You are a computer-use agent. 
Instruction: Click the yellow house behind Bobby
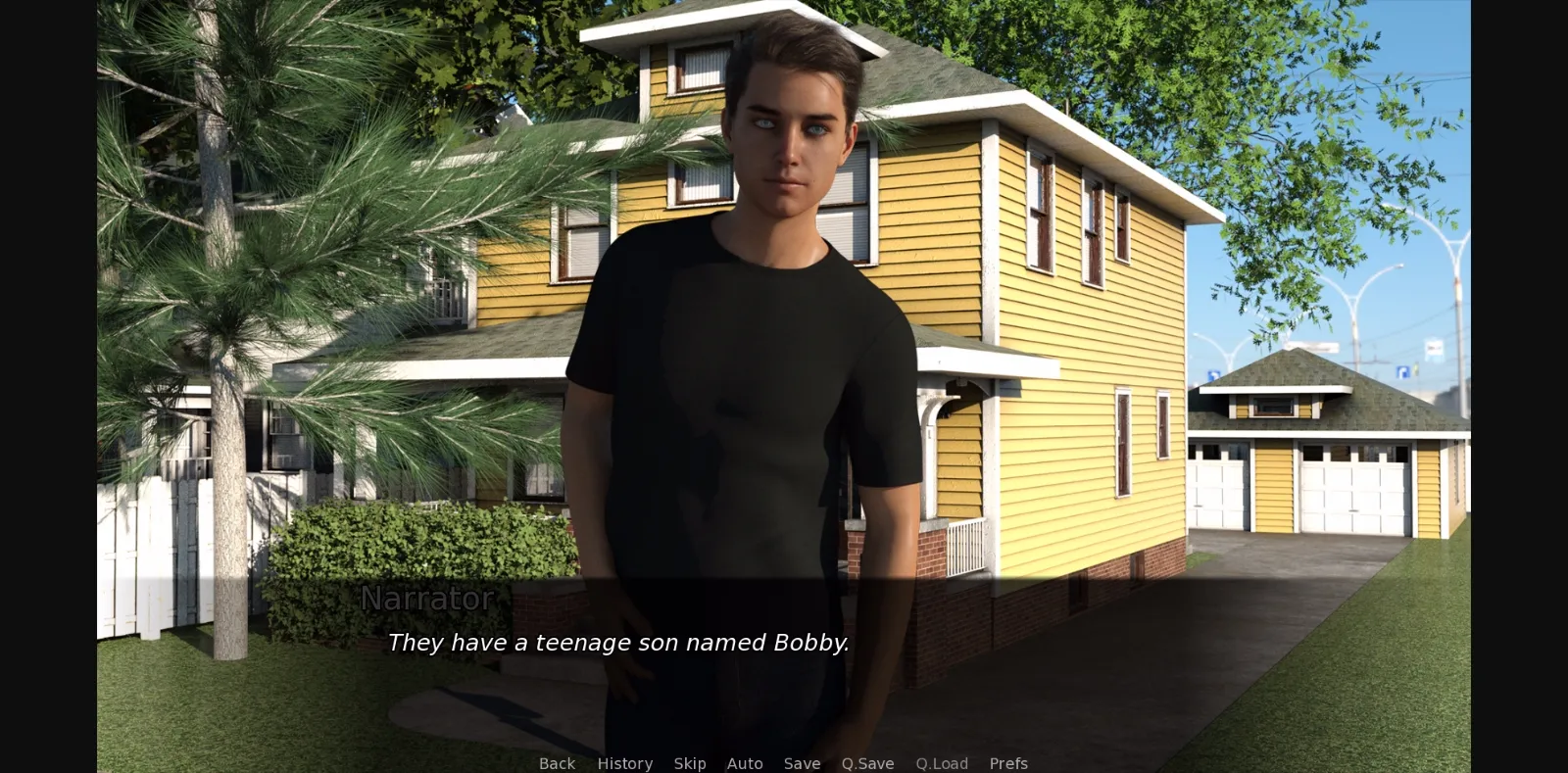coord(1058,294)
